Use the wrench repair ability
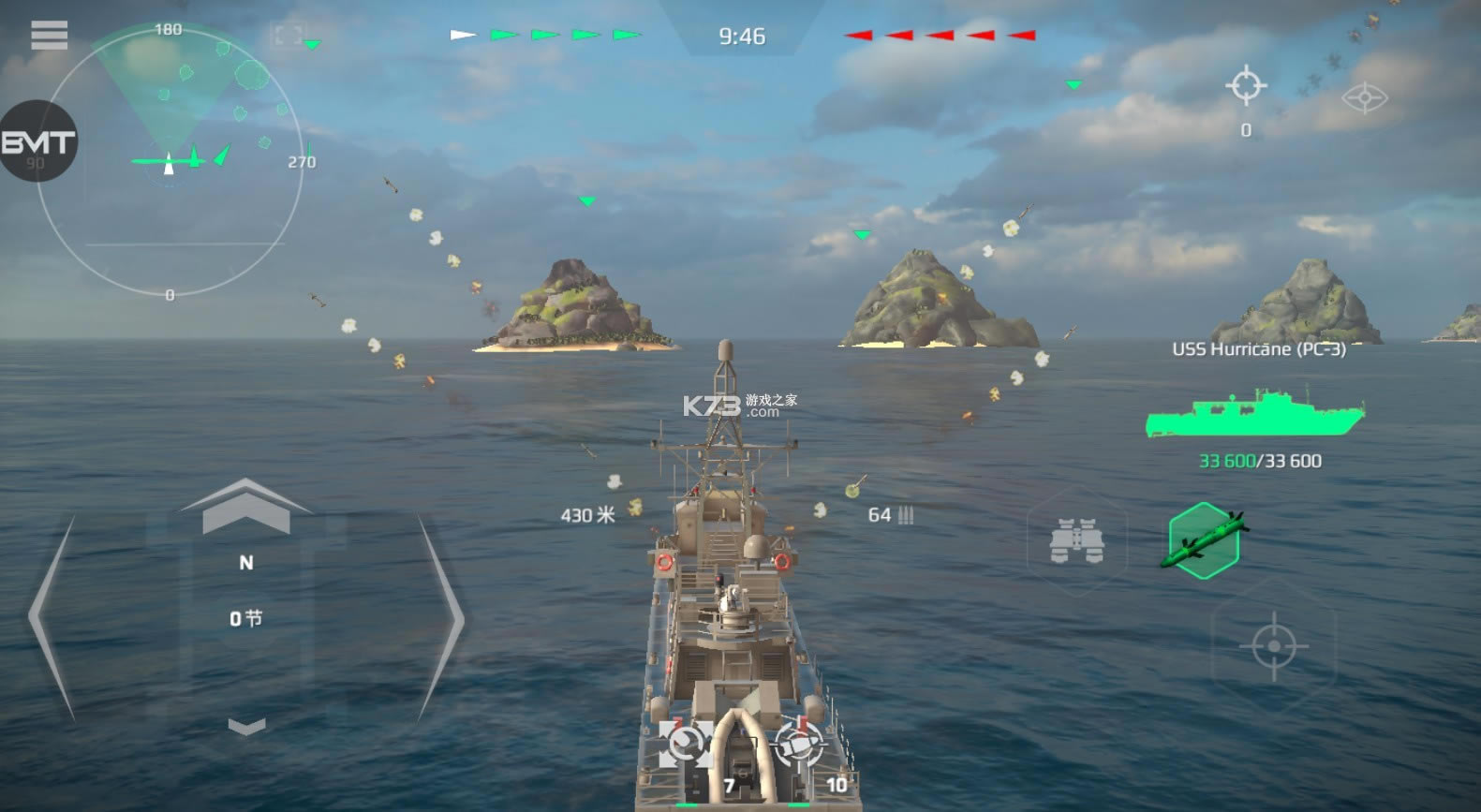The height and width of the screenshot is (812, 1481). pos(686,746)
